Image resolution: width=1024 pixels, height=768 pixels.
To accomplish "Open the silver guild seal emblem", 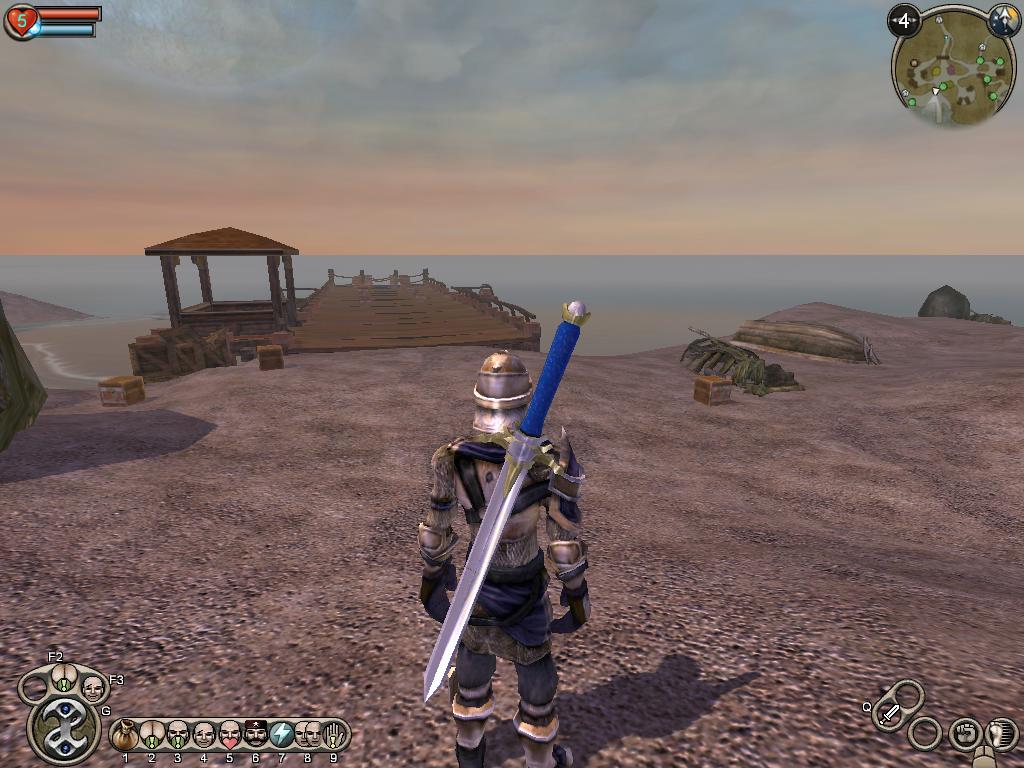I will coord(62,729).
